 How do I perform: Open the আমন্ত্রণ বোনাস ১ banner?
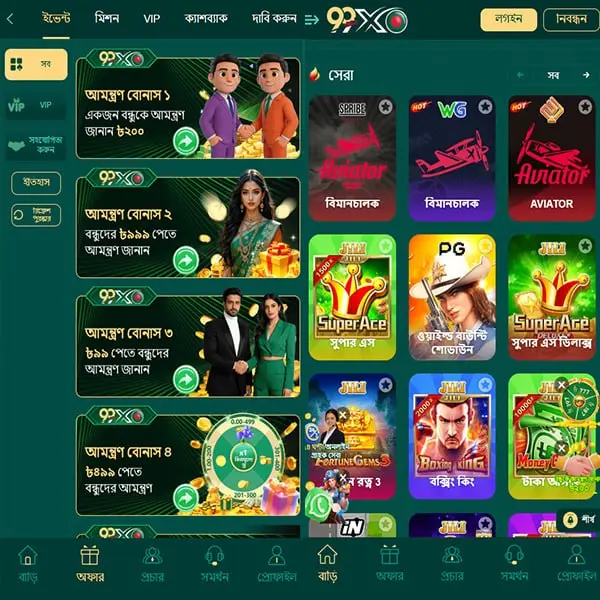click(188, 108)
